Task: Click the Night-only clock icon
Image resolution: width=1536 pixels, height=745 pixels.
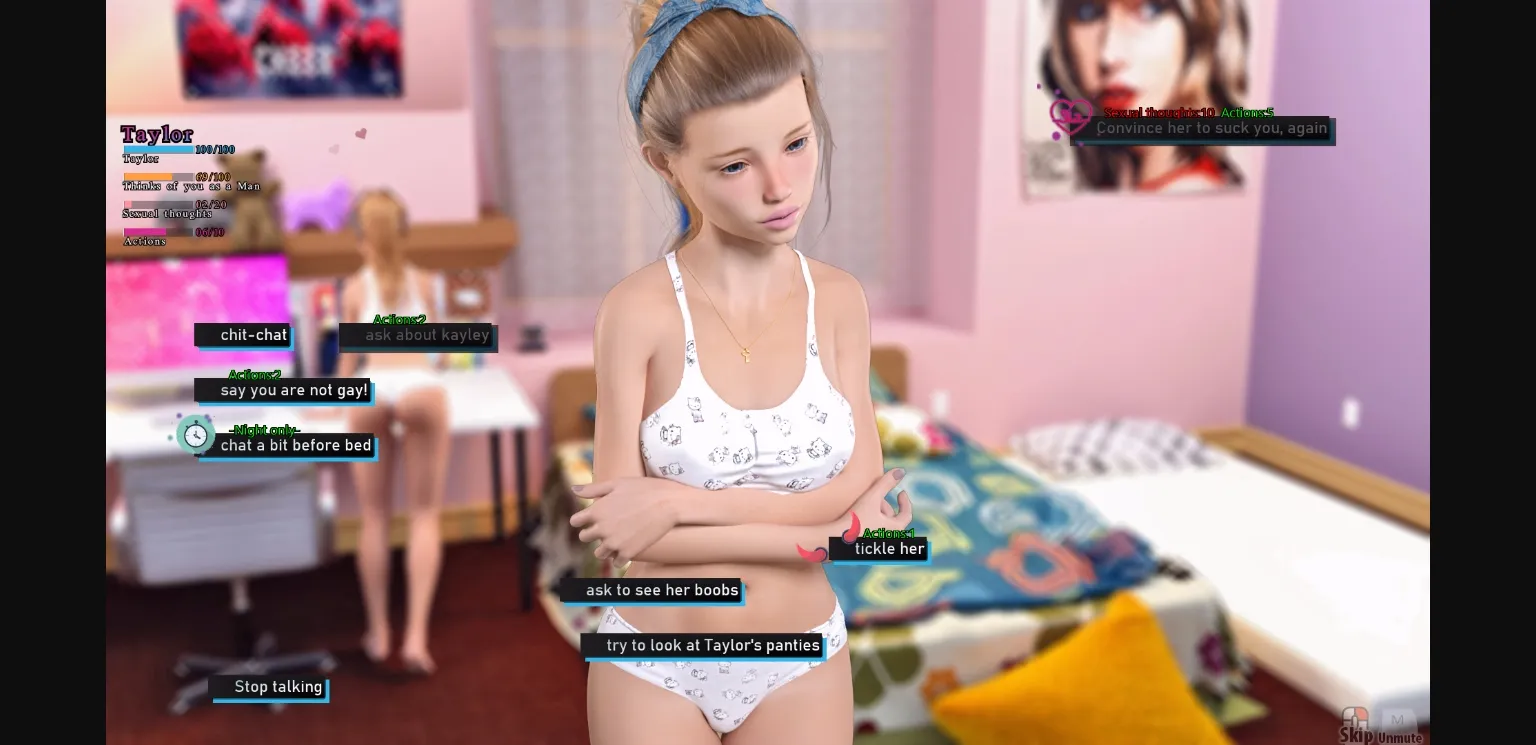Action: click(196, 434)
